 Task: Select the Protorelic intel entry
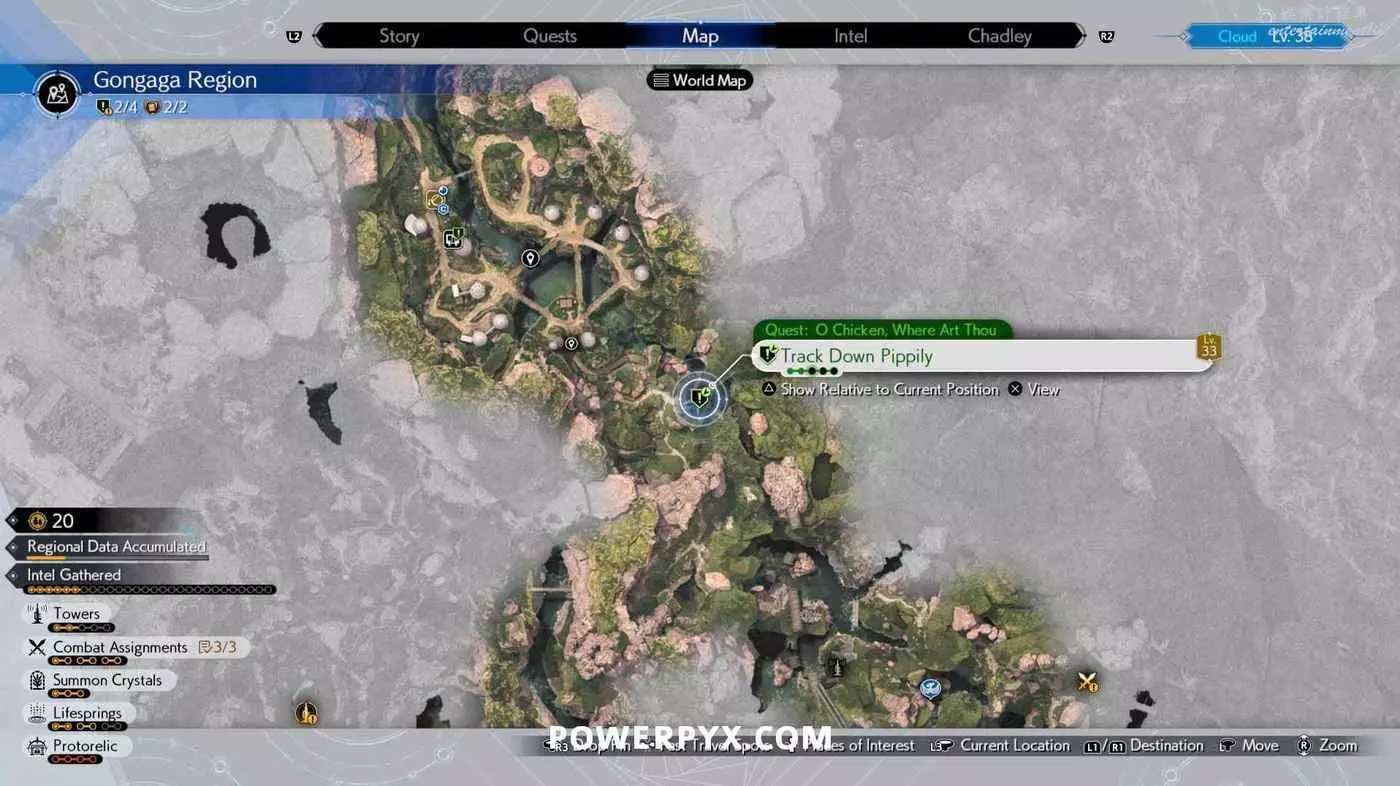(85, 746)
